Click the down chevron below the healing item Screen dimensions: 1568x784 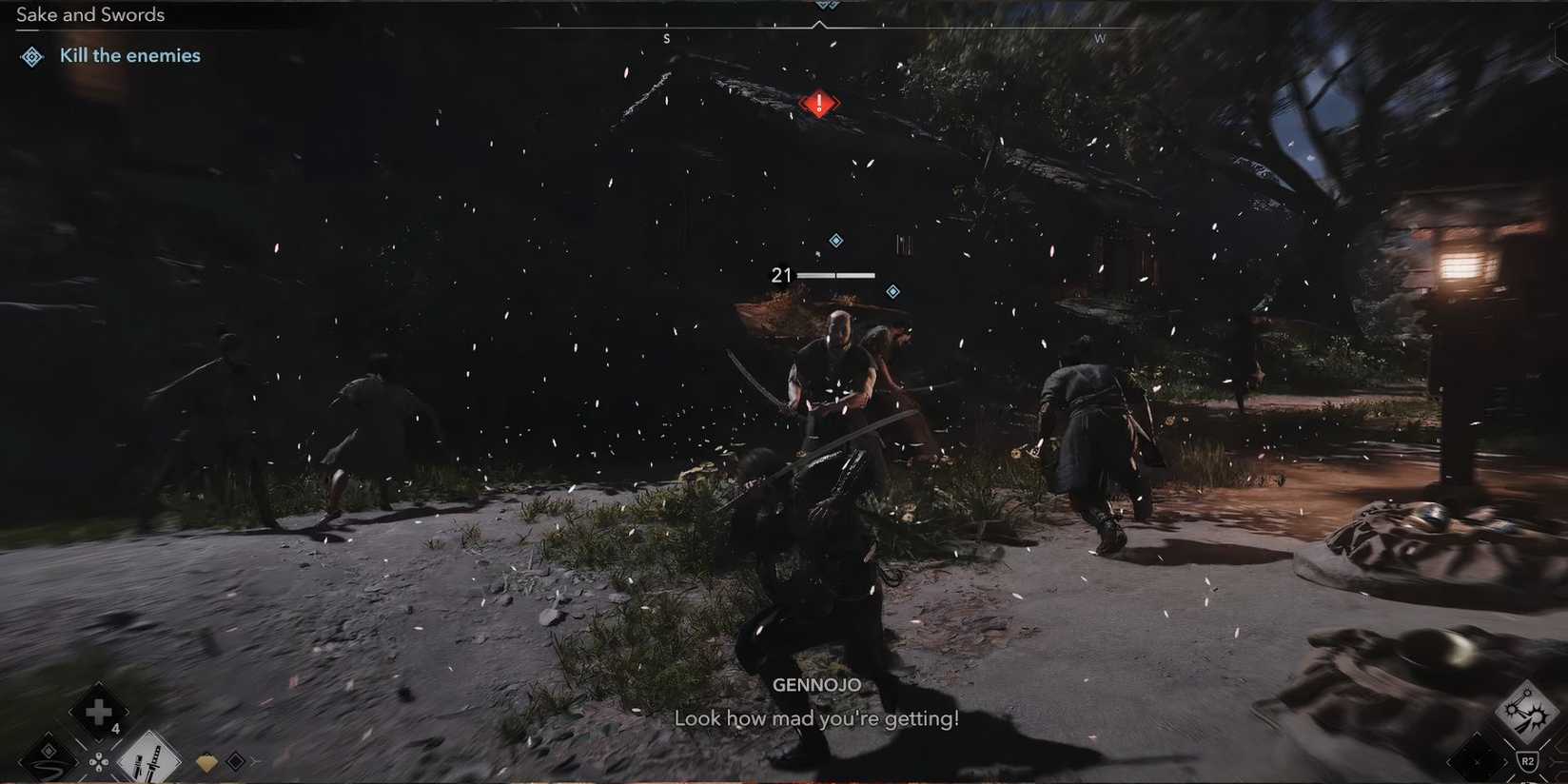99,741
